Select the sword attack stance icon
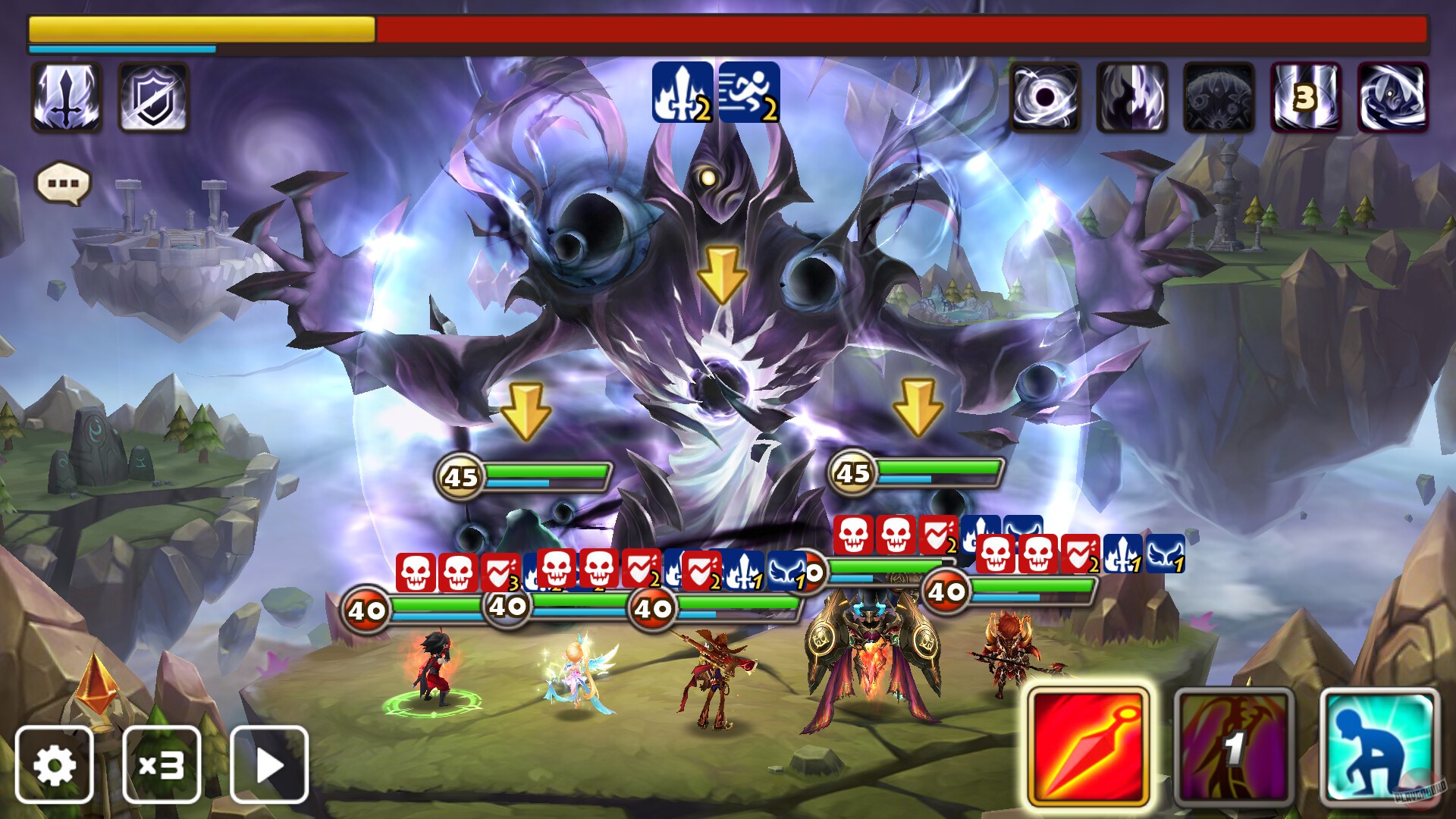 click(x=68, y=99)
